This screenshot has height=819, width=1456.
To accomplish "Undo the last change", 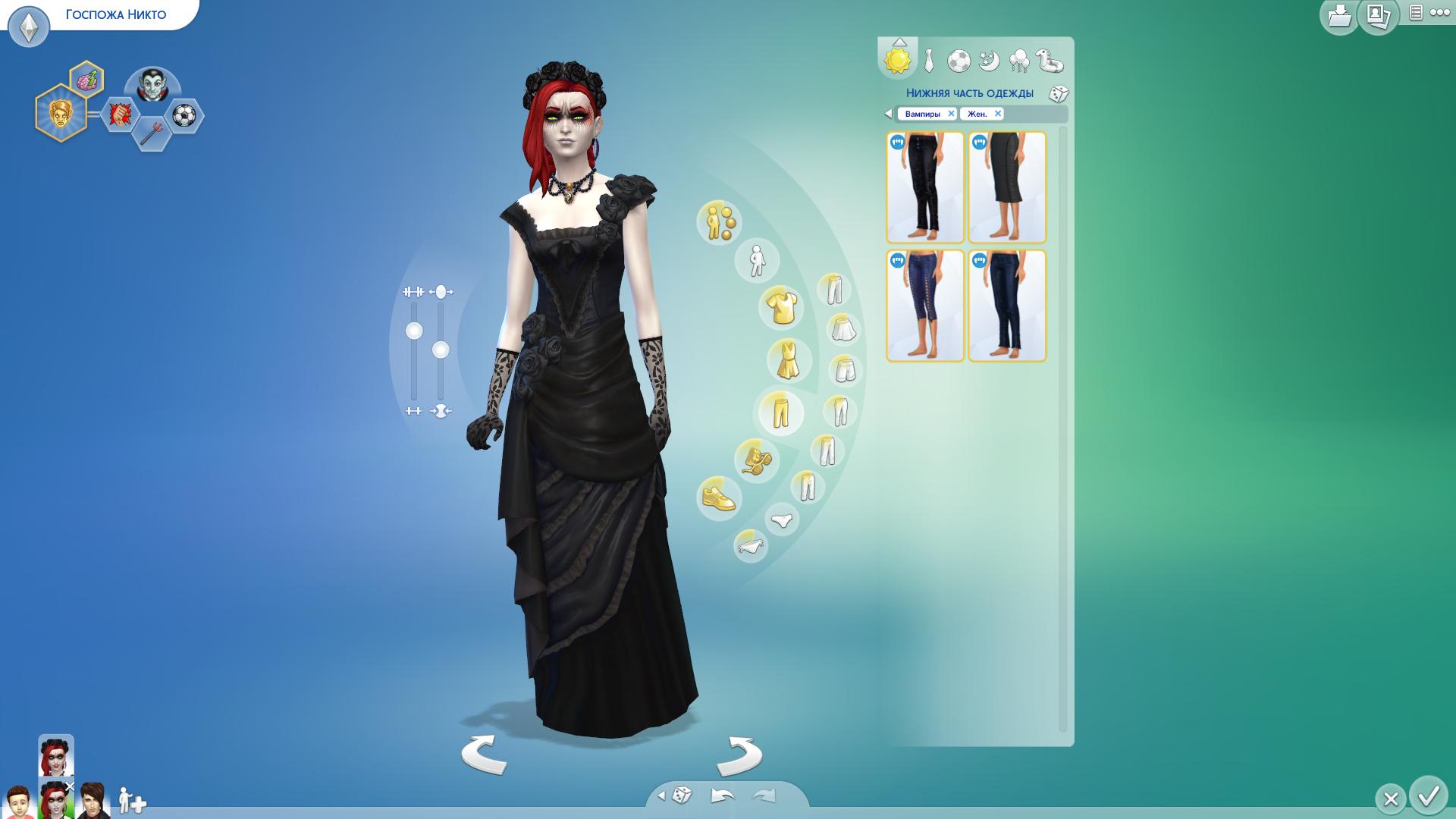I will pos(722,795).
